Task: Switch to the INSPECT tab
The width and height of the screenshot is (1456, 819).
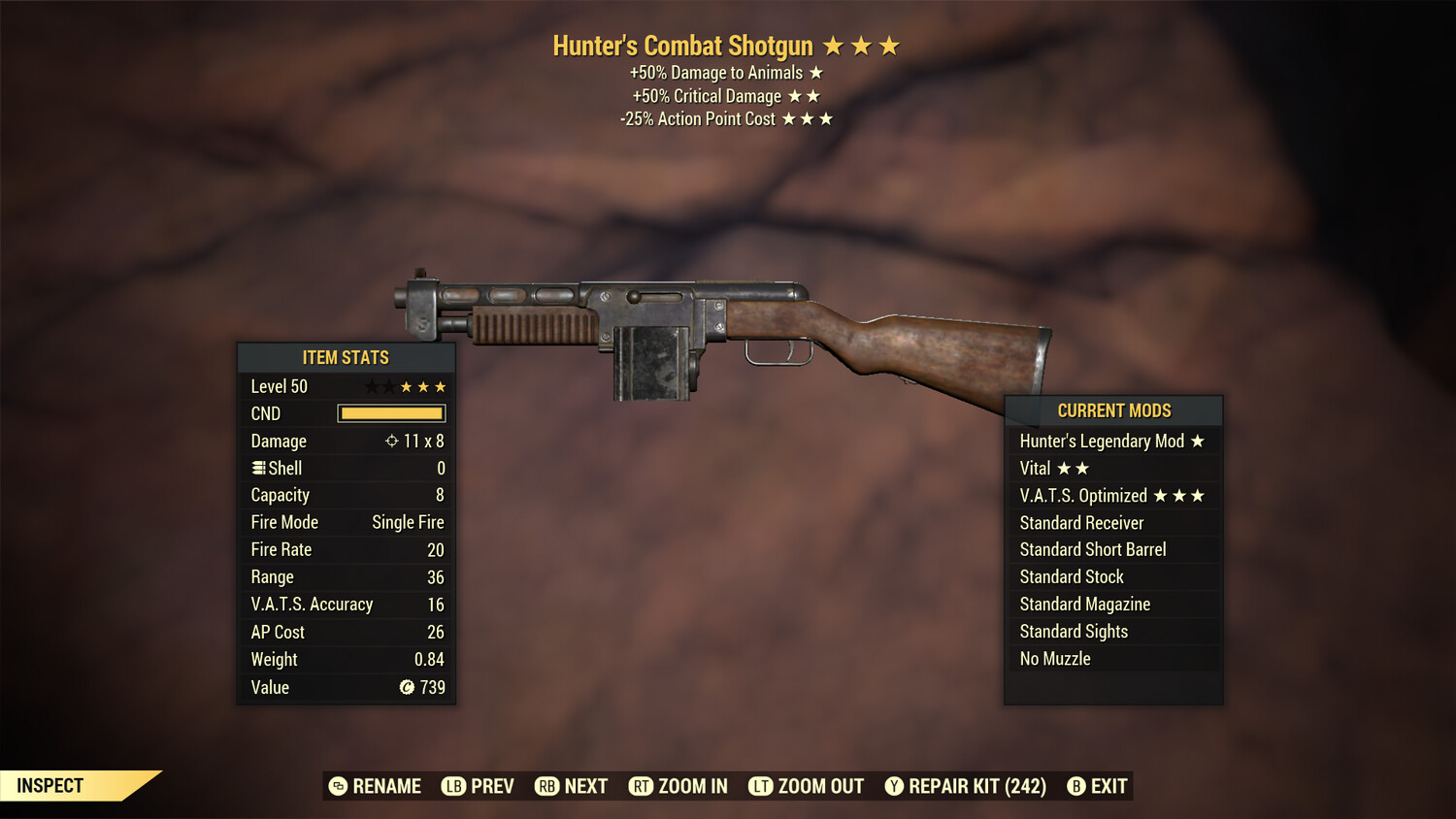Action: tap(49, 786)
